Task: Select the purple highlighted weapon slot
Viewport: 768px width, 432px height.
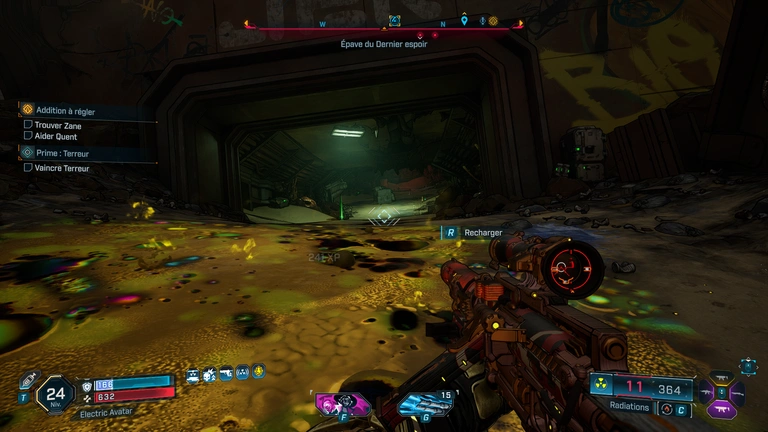Action: click(721, 408)
